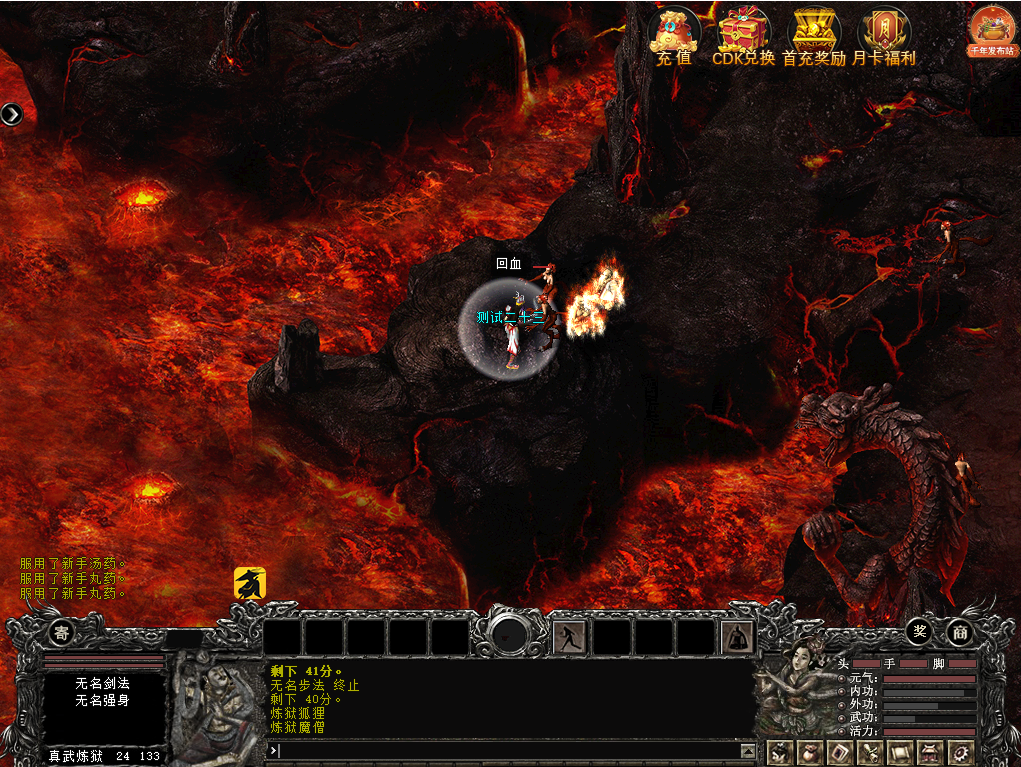Open the 奖 rewards button
1021x767 pixels.
coord(920,632)
